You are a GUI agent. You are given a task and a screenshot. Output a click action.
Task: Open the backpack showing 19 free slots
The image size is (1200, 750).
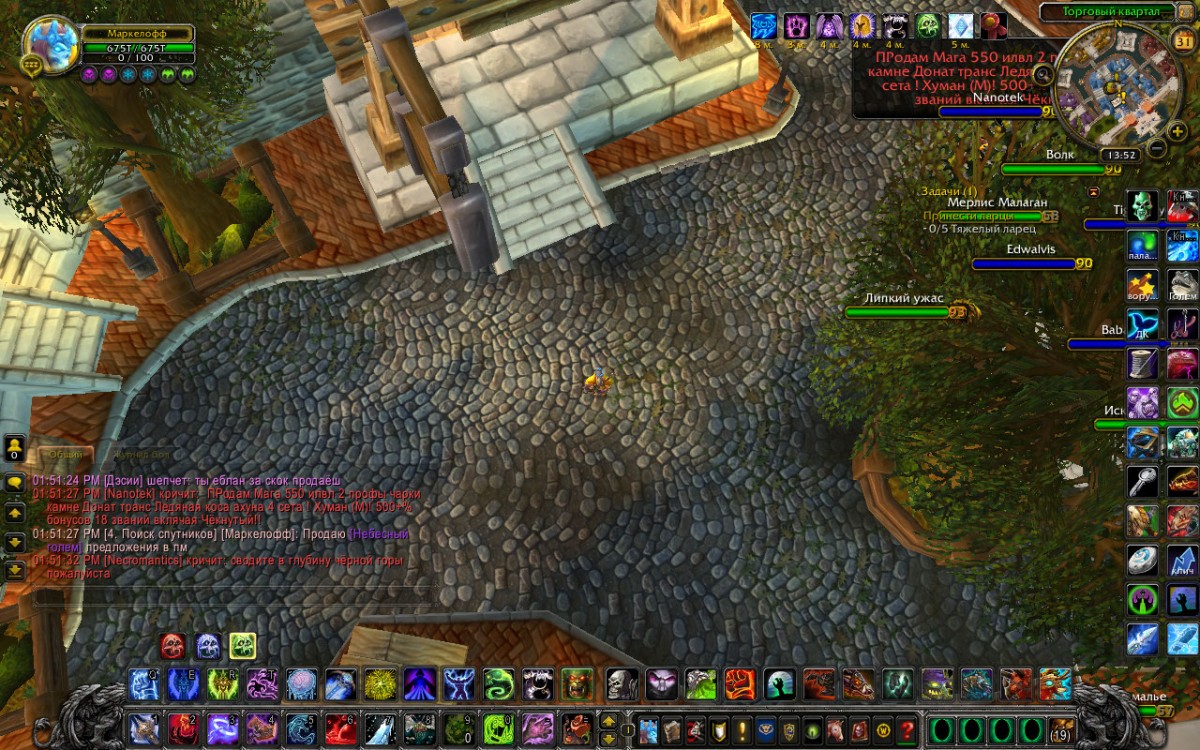[x=1061, y=729]
